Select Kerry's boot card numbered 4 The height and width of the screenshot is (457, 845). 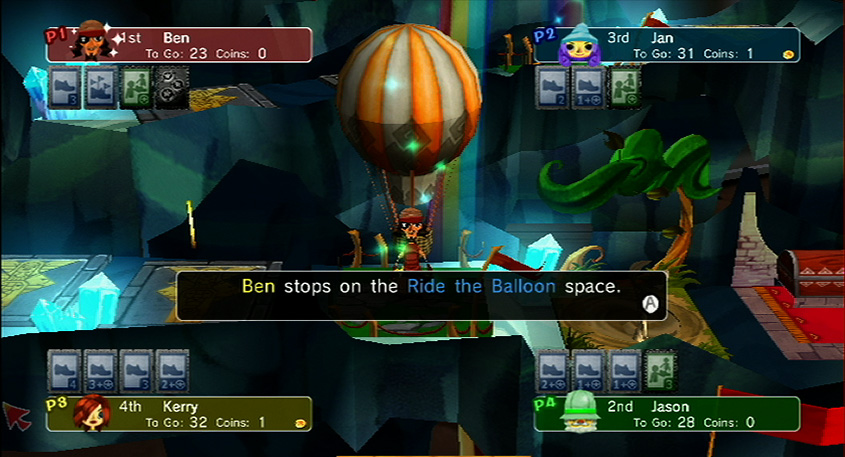point(65,369)
